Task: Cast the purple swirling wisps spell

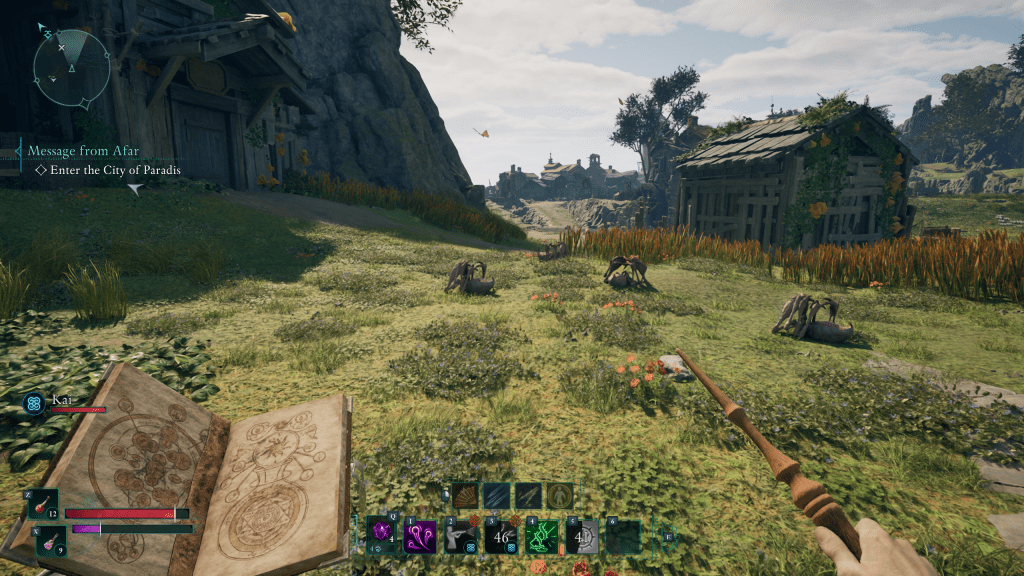Action: (419, 536)
